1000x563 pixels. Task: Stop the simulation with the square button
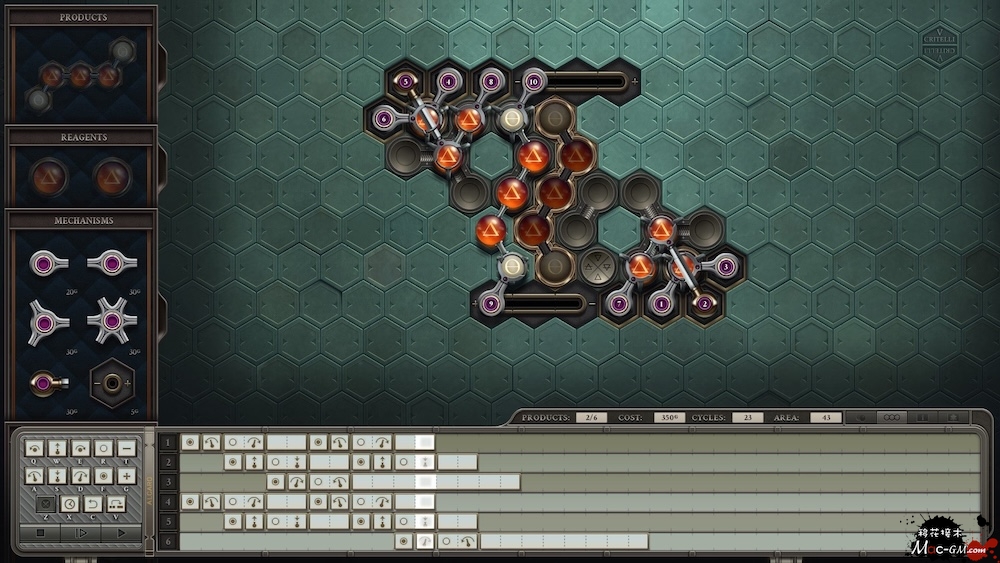pyautogui.click(x=40, y=534)
